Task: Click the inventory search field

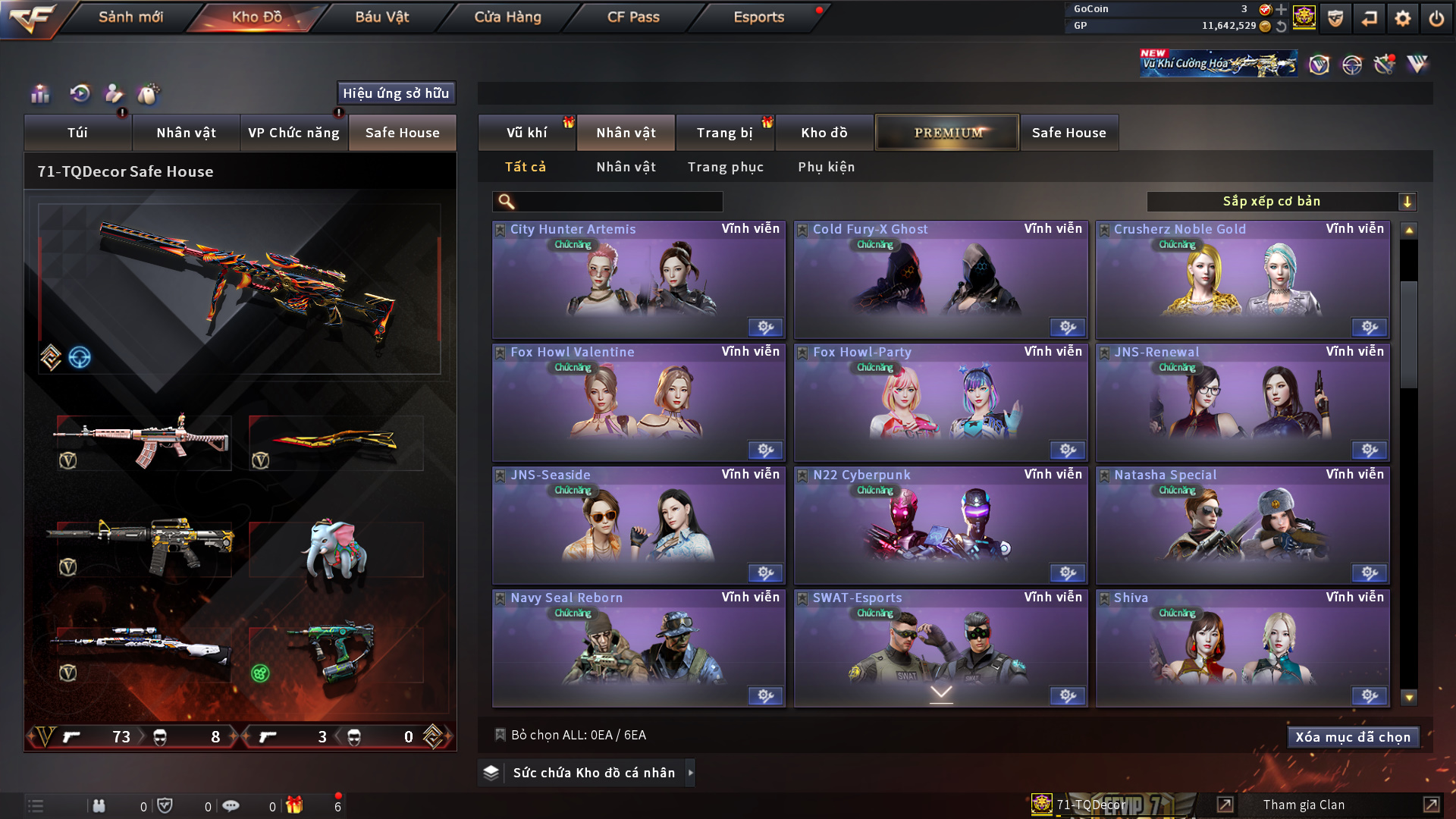Action: click(618, 202)
